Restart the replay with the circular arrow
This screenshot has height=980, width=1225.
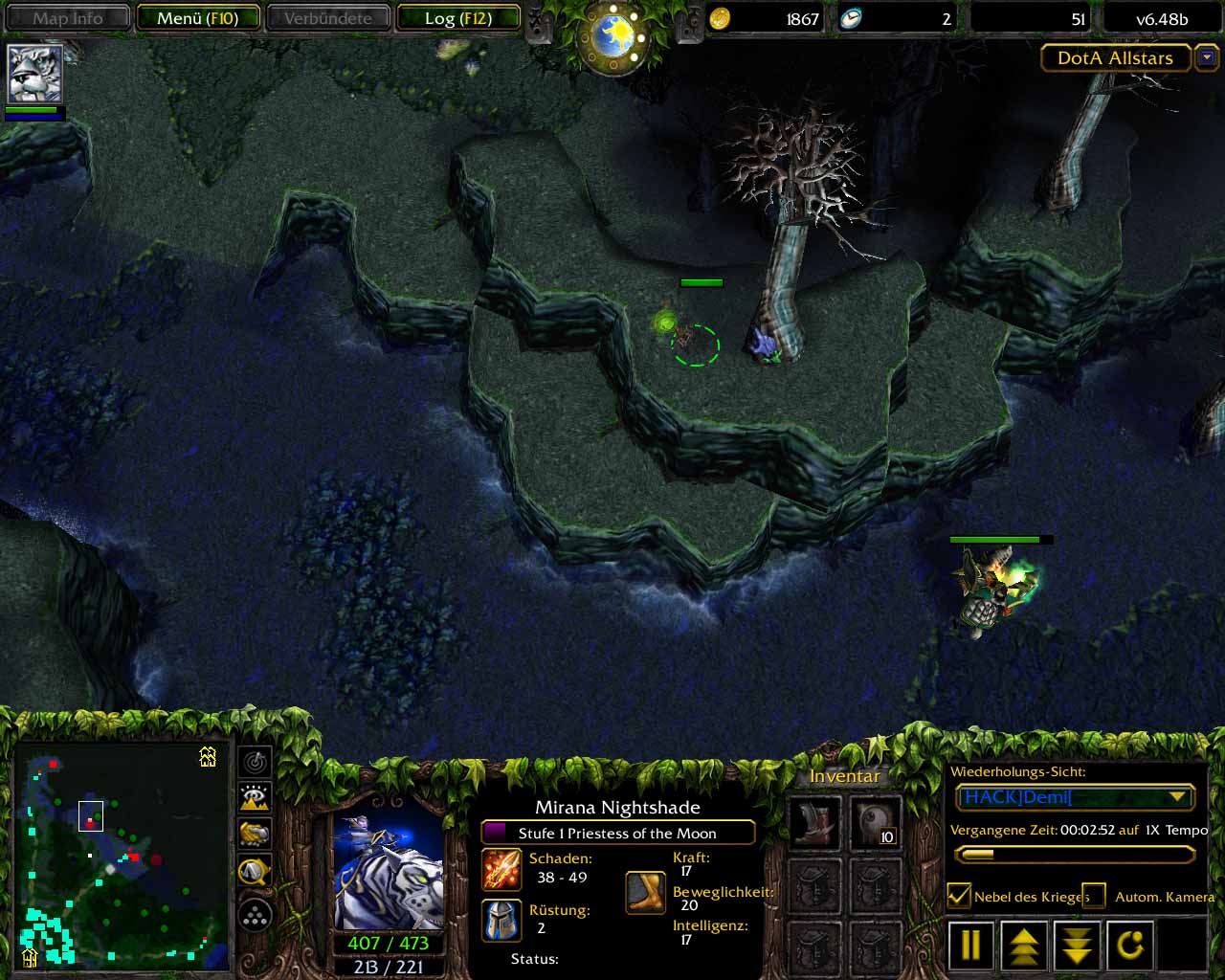(x=1130, y=946)
